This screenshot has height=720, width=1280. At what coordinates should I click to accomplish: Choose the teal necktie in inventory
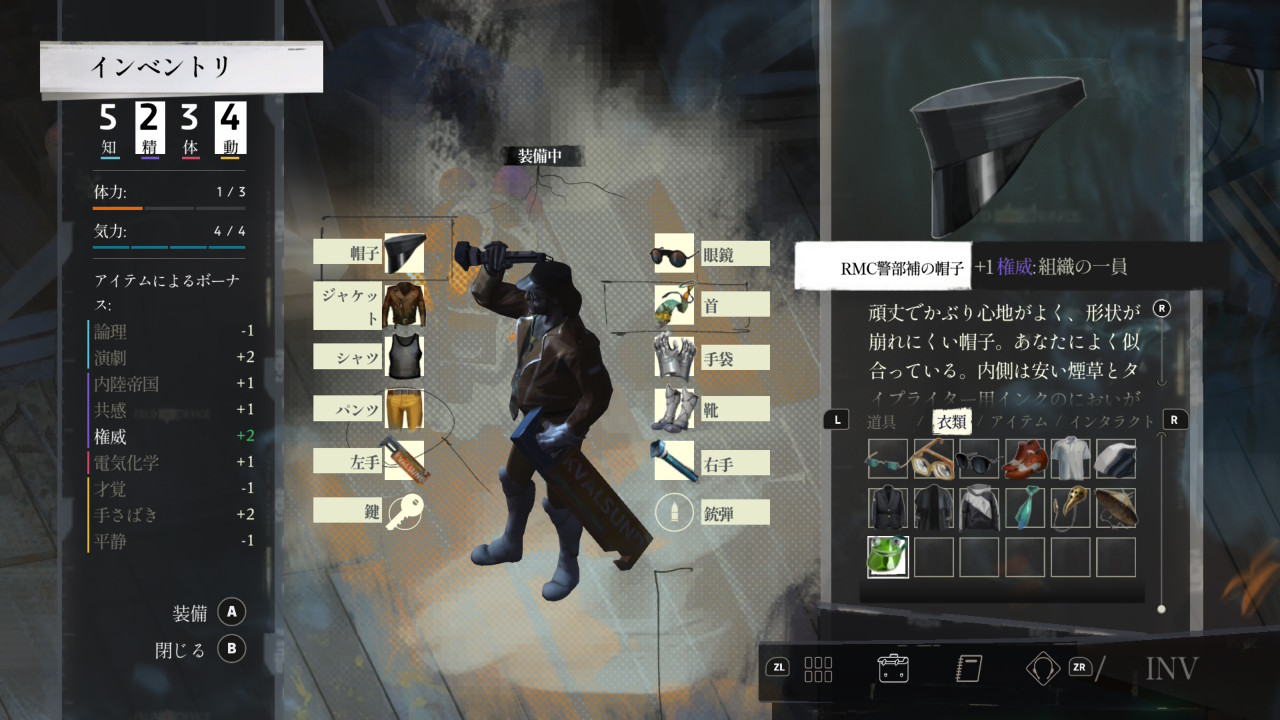(x=1024, y=507)
